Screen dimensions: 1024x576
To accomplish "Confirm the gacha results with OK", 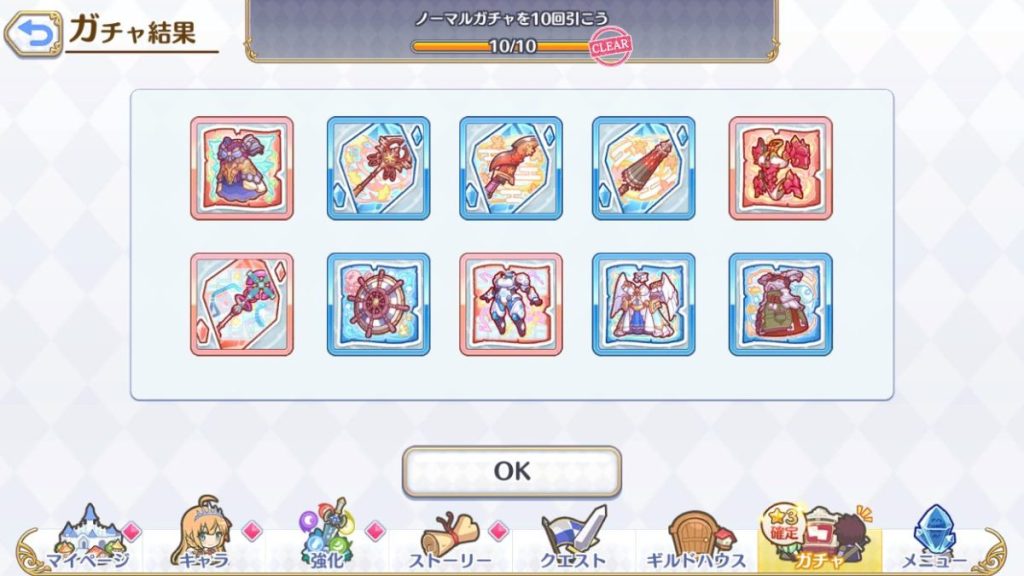I will (x=511, y=471).
